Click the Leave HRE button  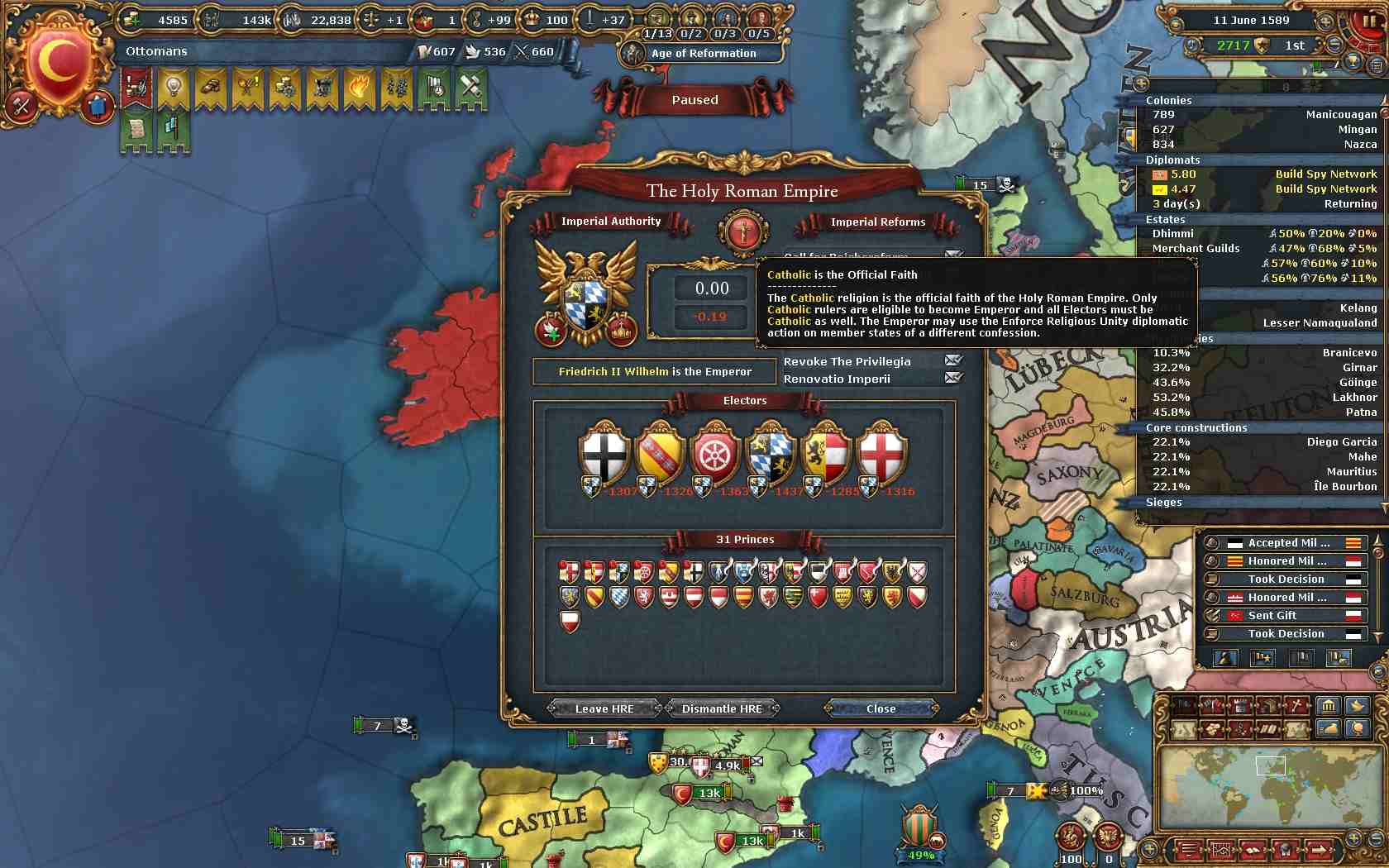[x=604, y=708]
